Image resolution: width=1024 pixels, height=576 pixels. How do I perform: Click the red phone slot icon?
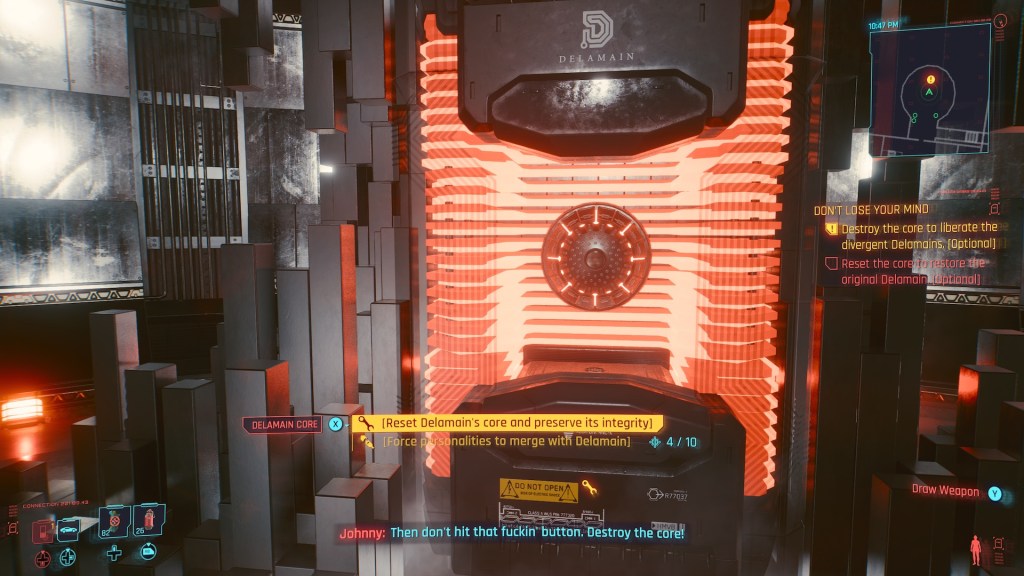(43, 531)
